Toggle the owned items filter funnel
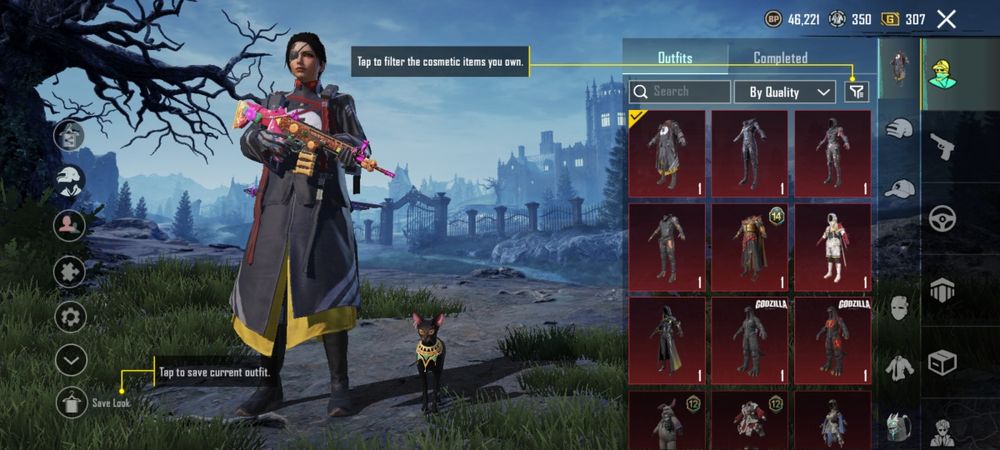 [857, 92]
